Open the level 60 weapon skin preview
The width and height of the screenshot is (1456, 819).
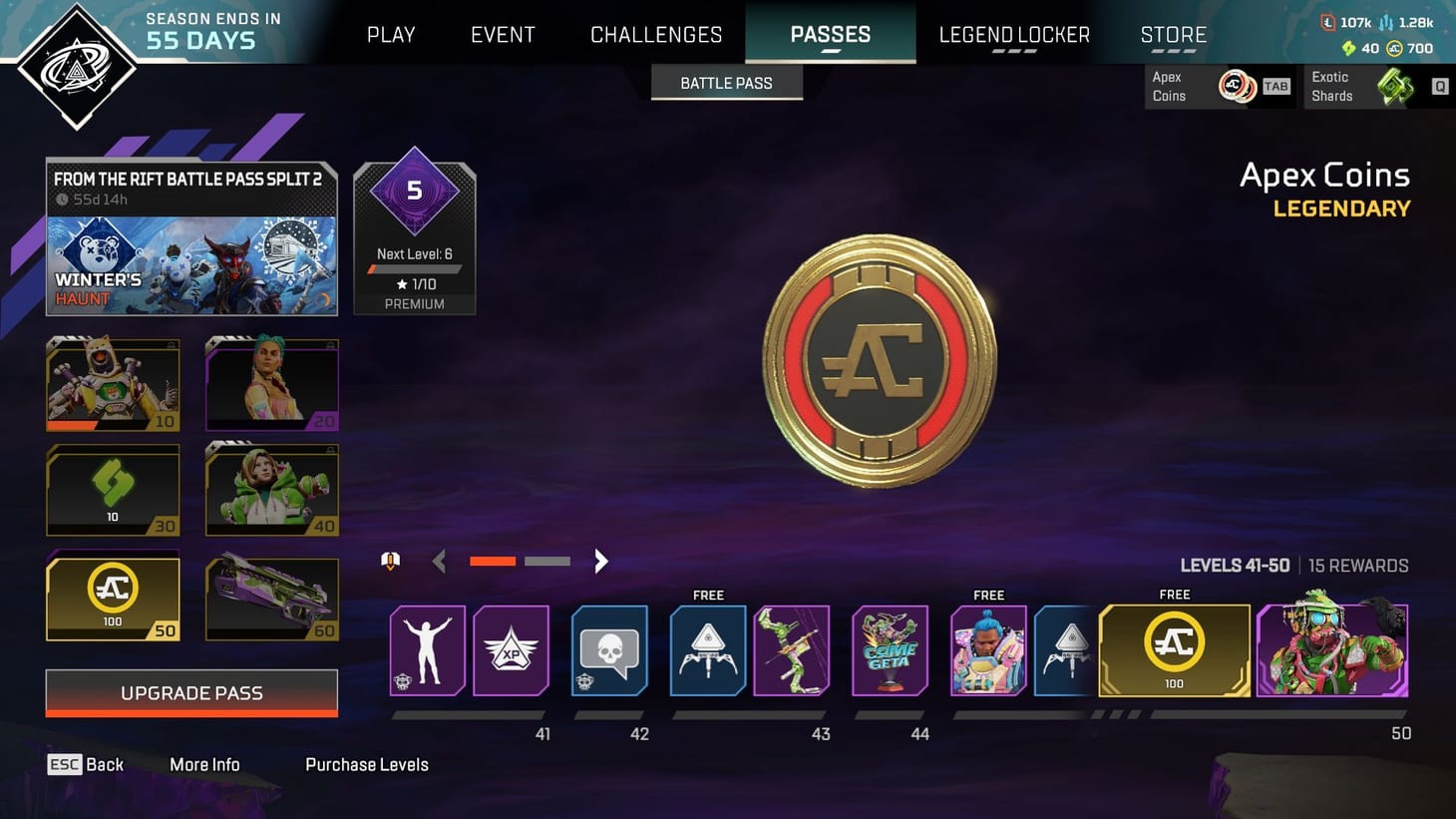(271, 597)
